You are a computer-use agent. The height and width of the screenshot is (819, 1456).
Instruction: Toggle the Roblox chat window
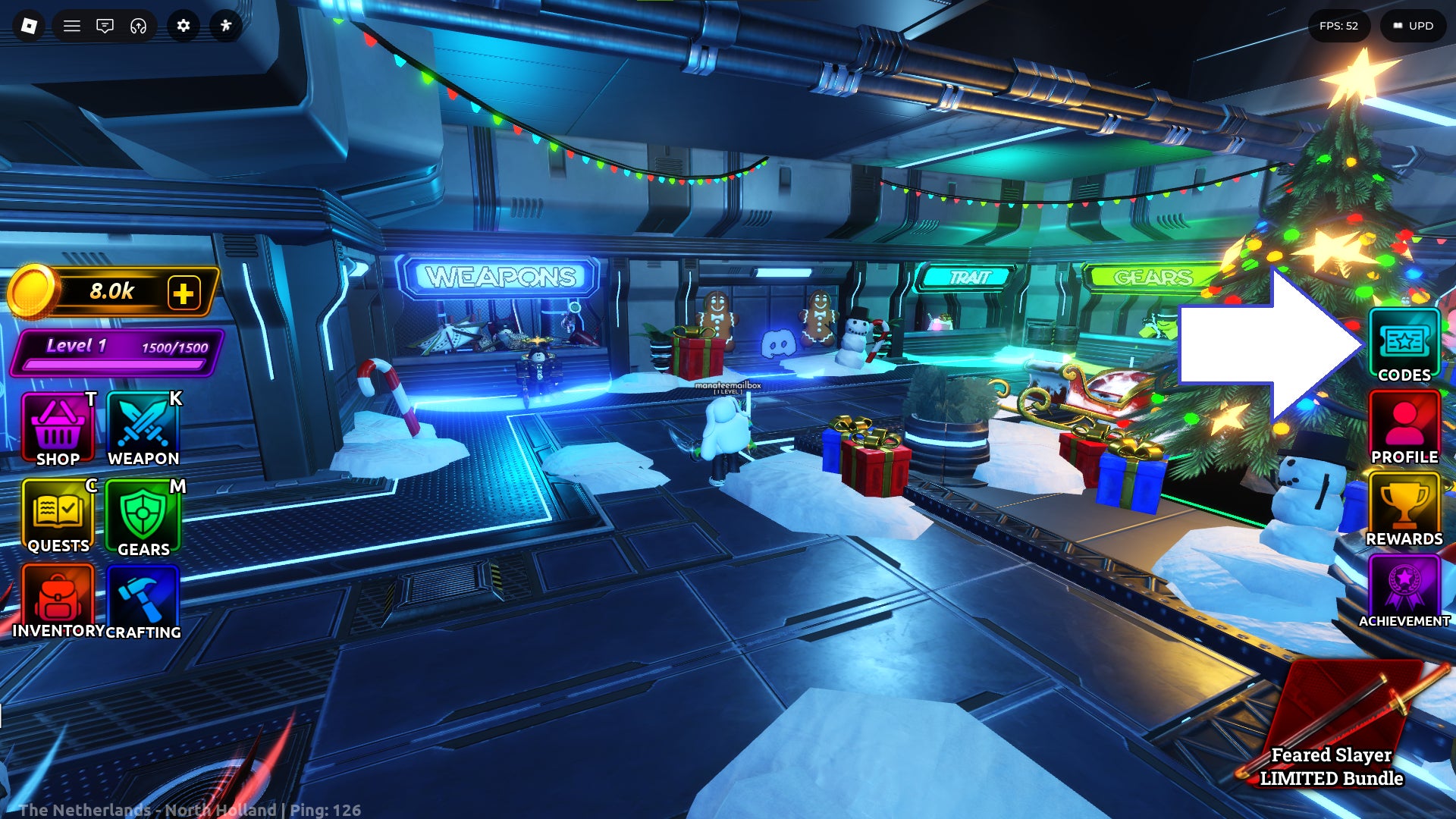[105, 26]
